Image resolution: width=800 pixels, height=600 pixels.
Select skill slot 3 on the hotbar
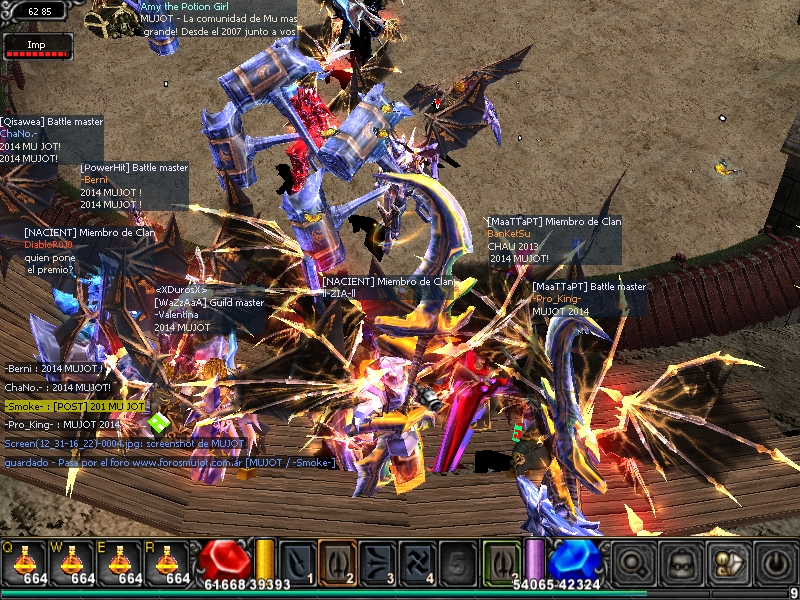point(377,562)
